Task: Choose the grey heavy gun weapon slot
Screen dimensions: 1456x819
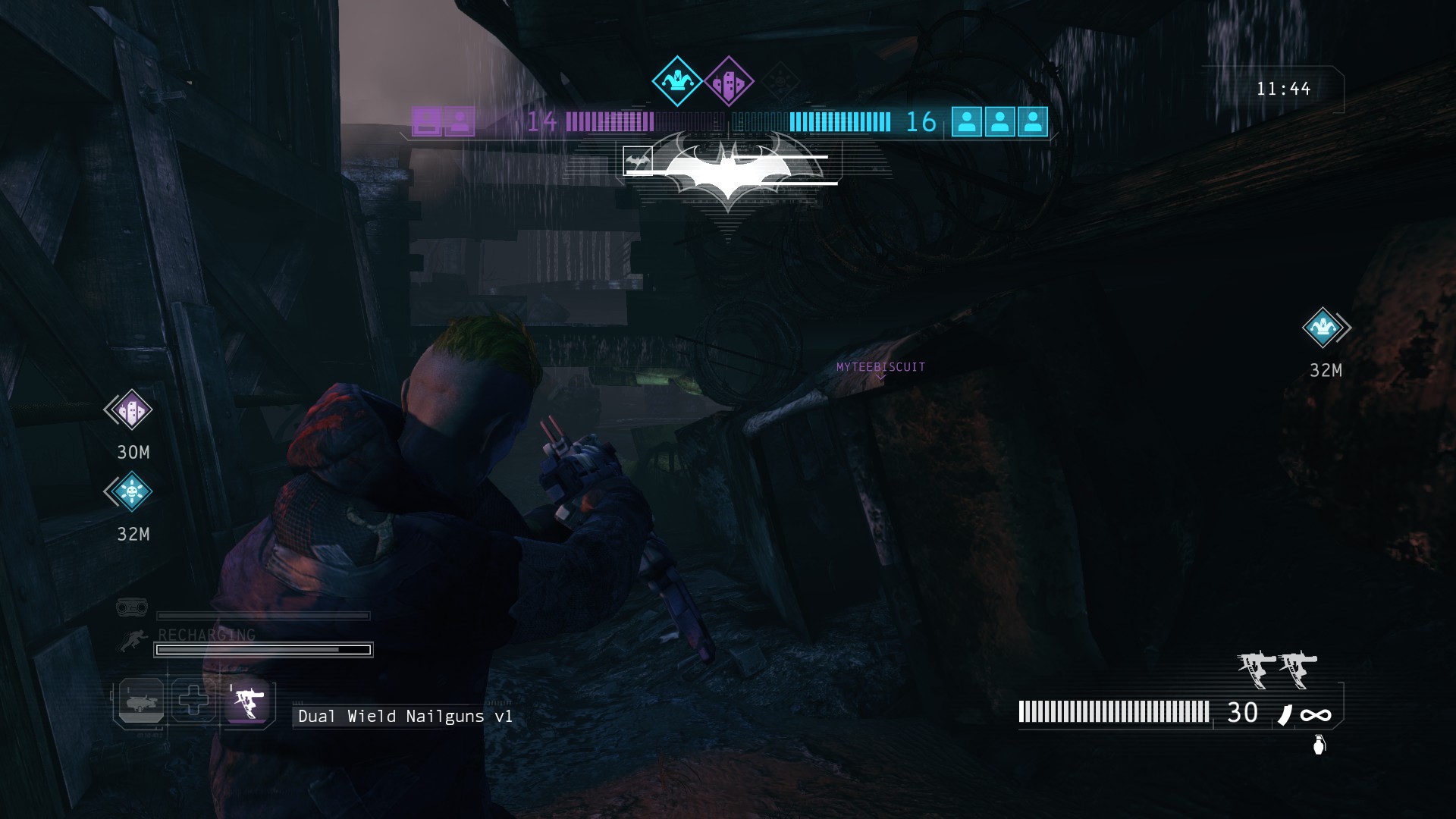Action: tap(141, 701)
